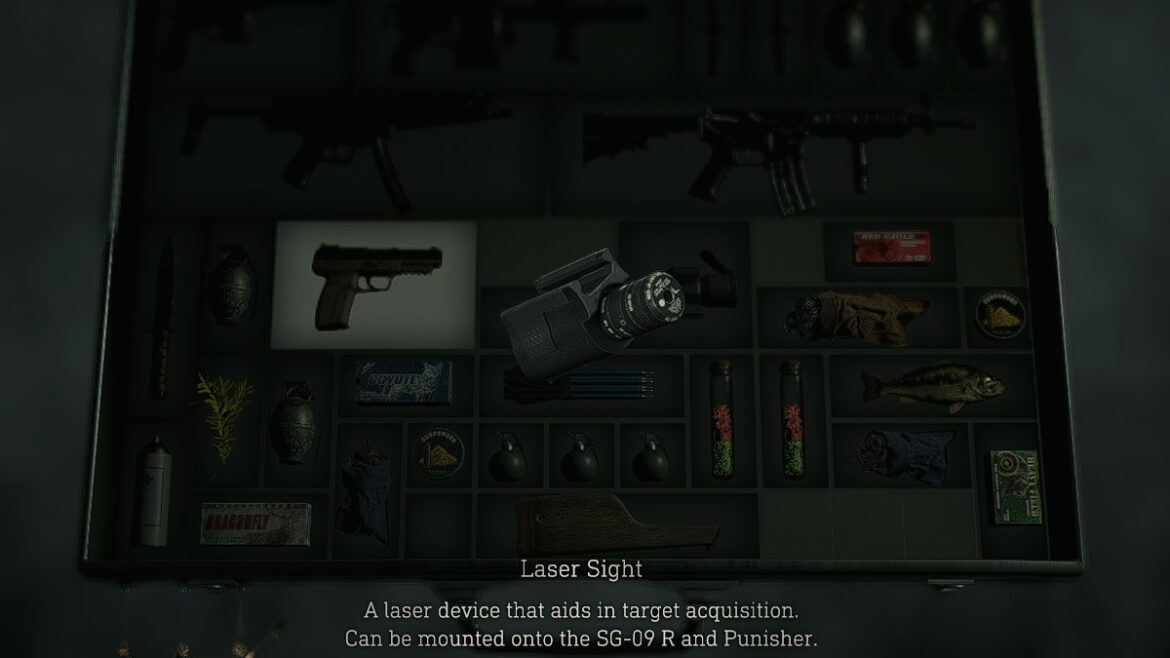Choose the white first aid spray can

click(x=153, y=492)
